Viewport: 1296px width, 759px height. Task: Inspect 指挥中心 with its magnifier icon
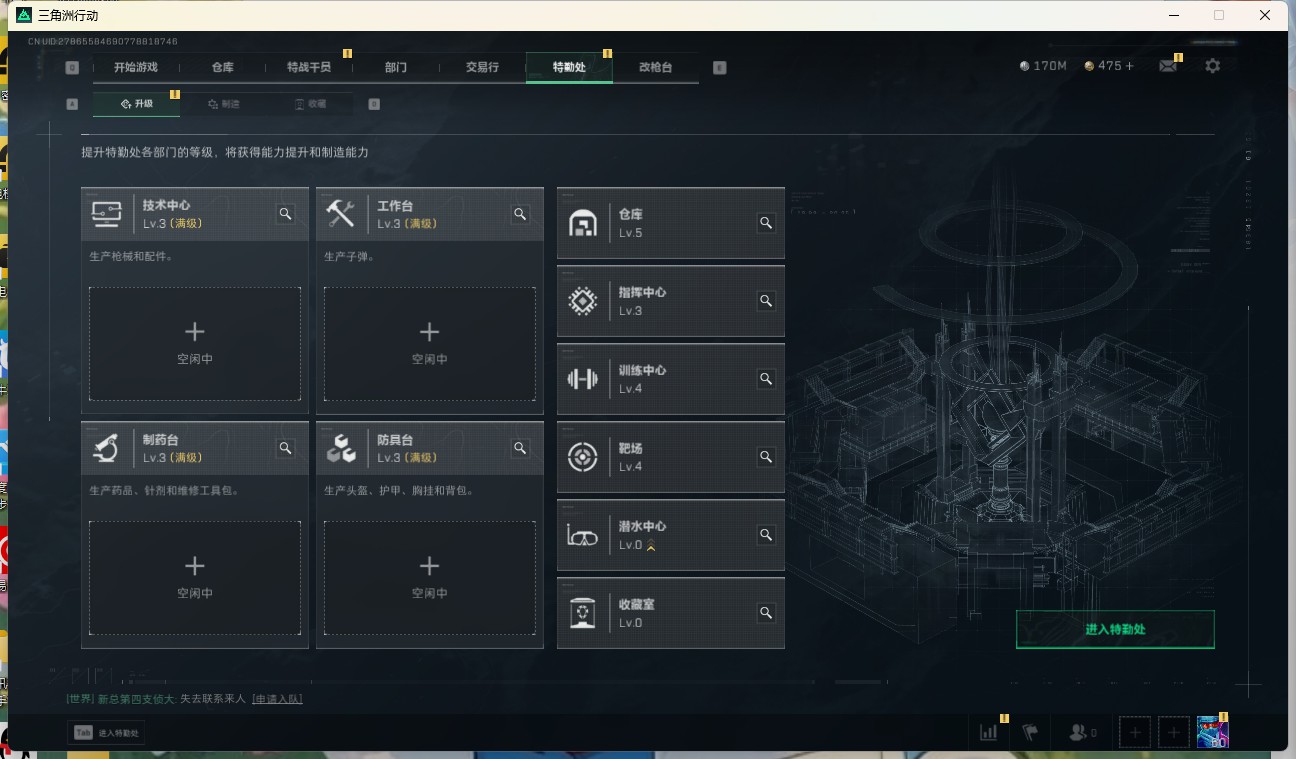point(766,300)
